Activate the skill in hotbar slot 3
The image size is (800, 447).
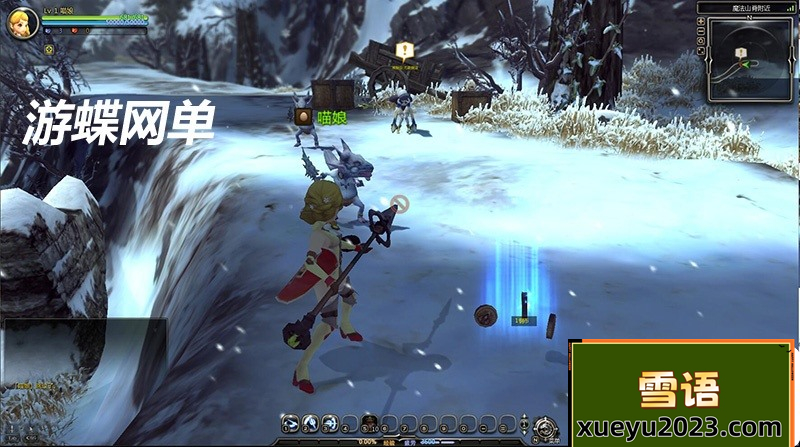click(x=329, y=423)
